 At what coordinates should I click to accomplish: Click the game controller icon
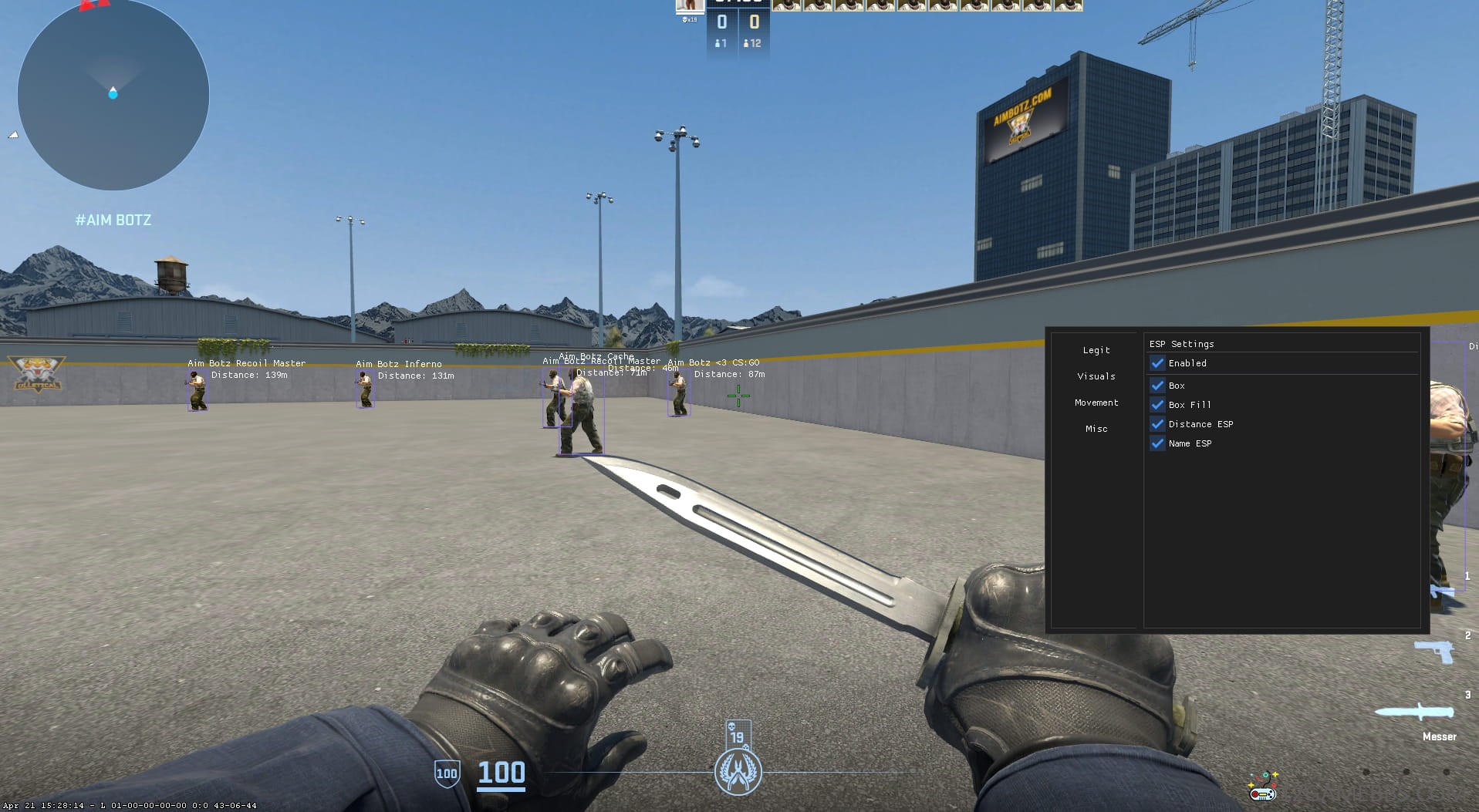pos(1262,788)
